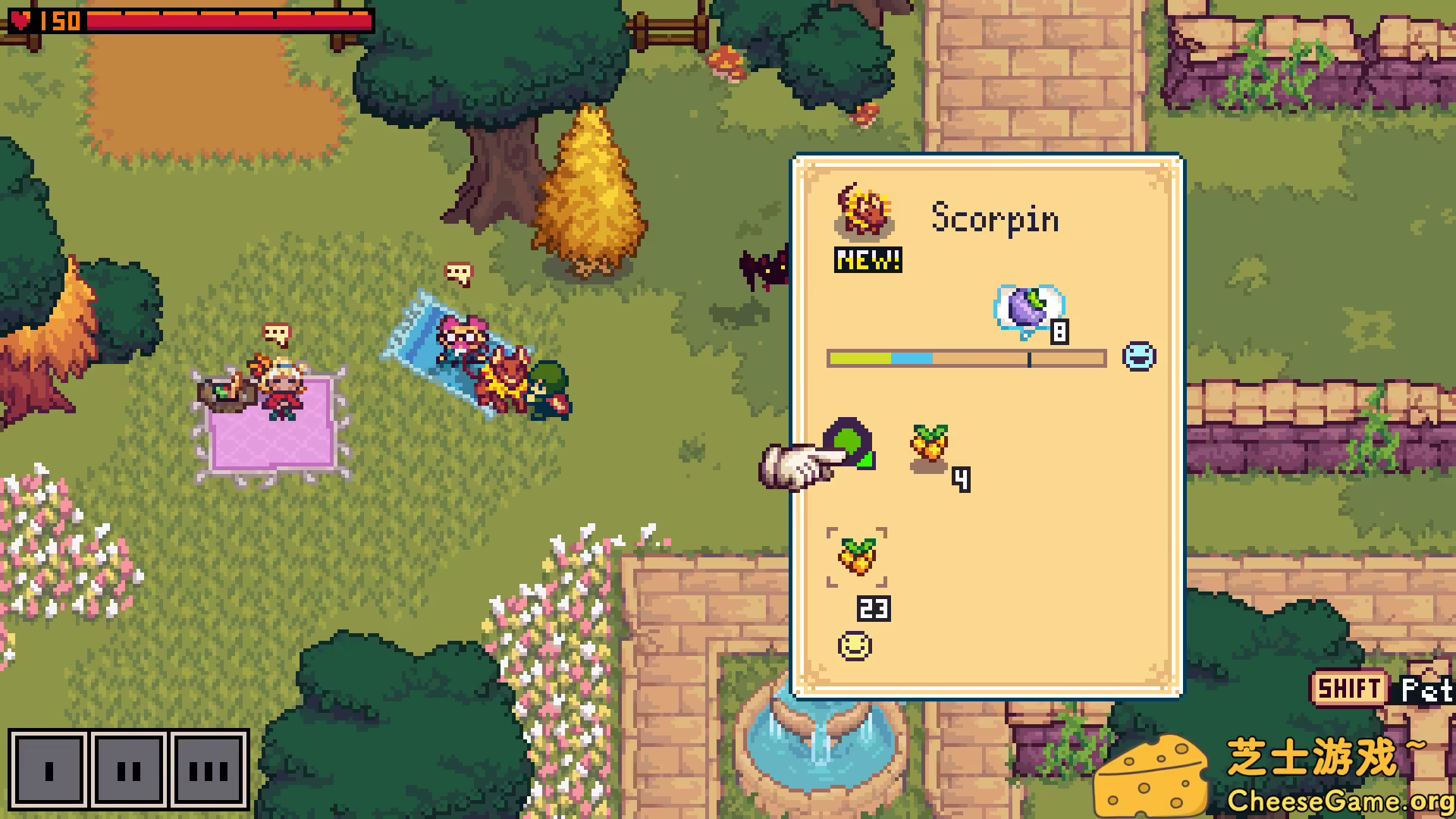Select hotbar slot III
Viewport: 1456px width, 819px height.
[x=209, y=770]
